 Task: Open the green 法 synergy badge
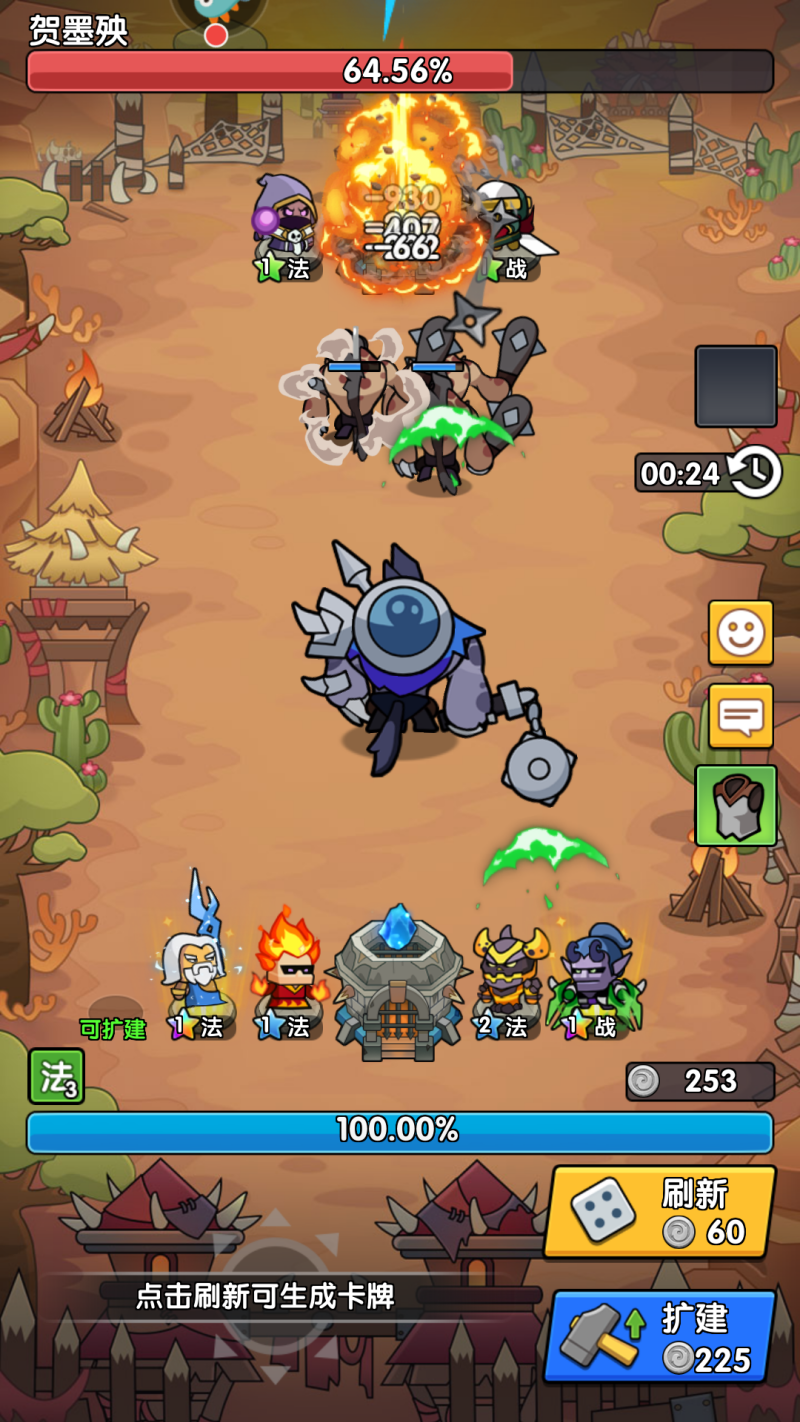pyautogui.click(x=56, y=1076)
